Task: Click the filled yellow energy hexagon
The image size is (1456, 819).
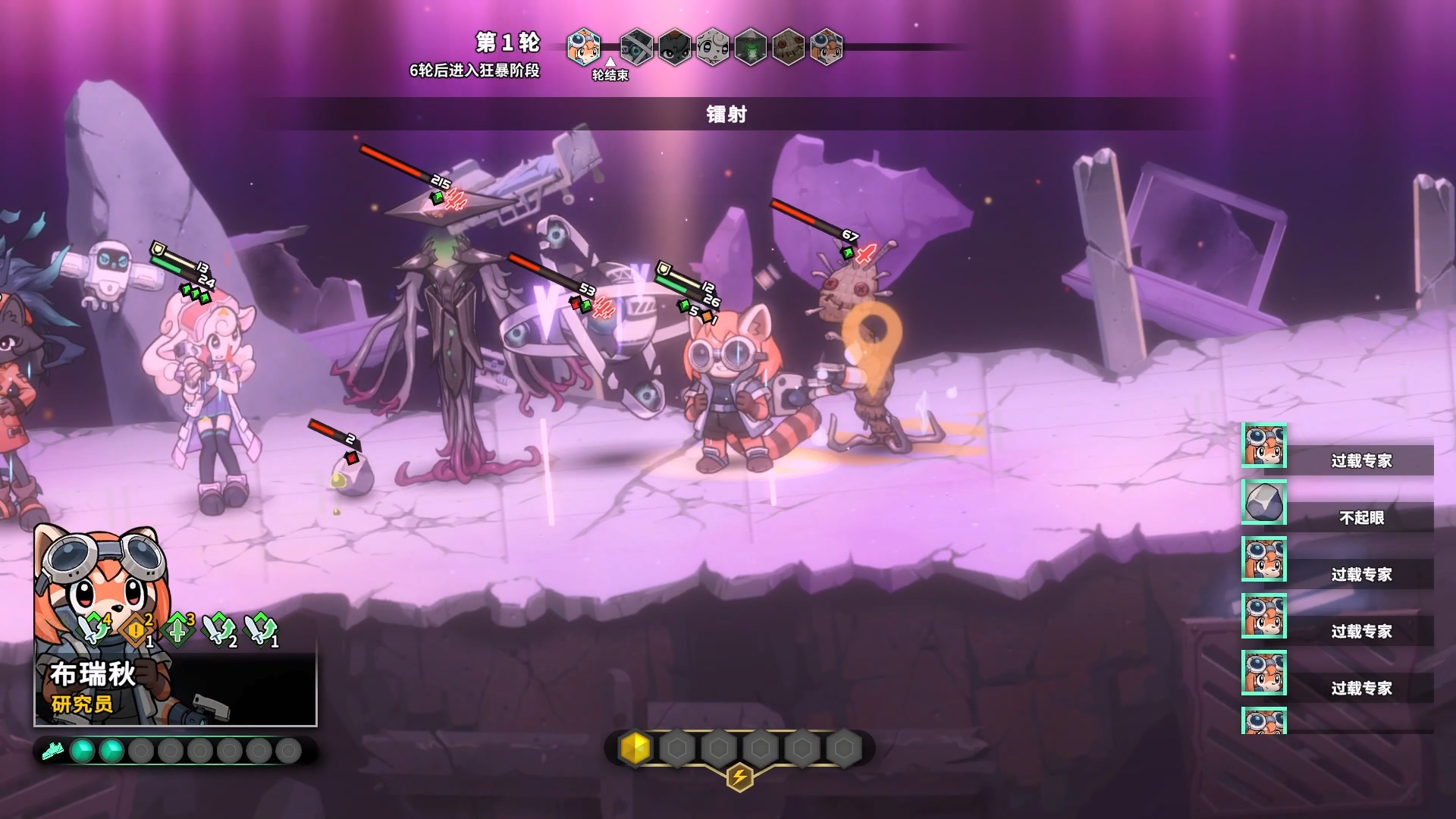Action: coord(635,748)
